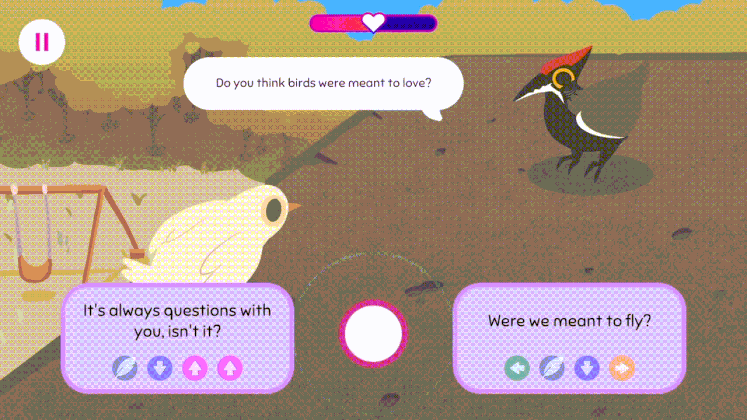The image size is (747, 420).
Task: Pause the game with the pause button
Action: [41, 42]
